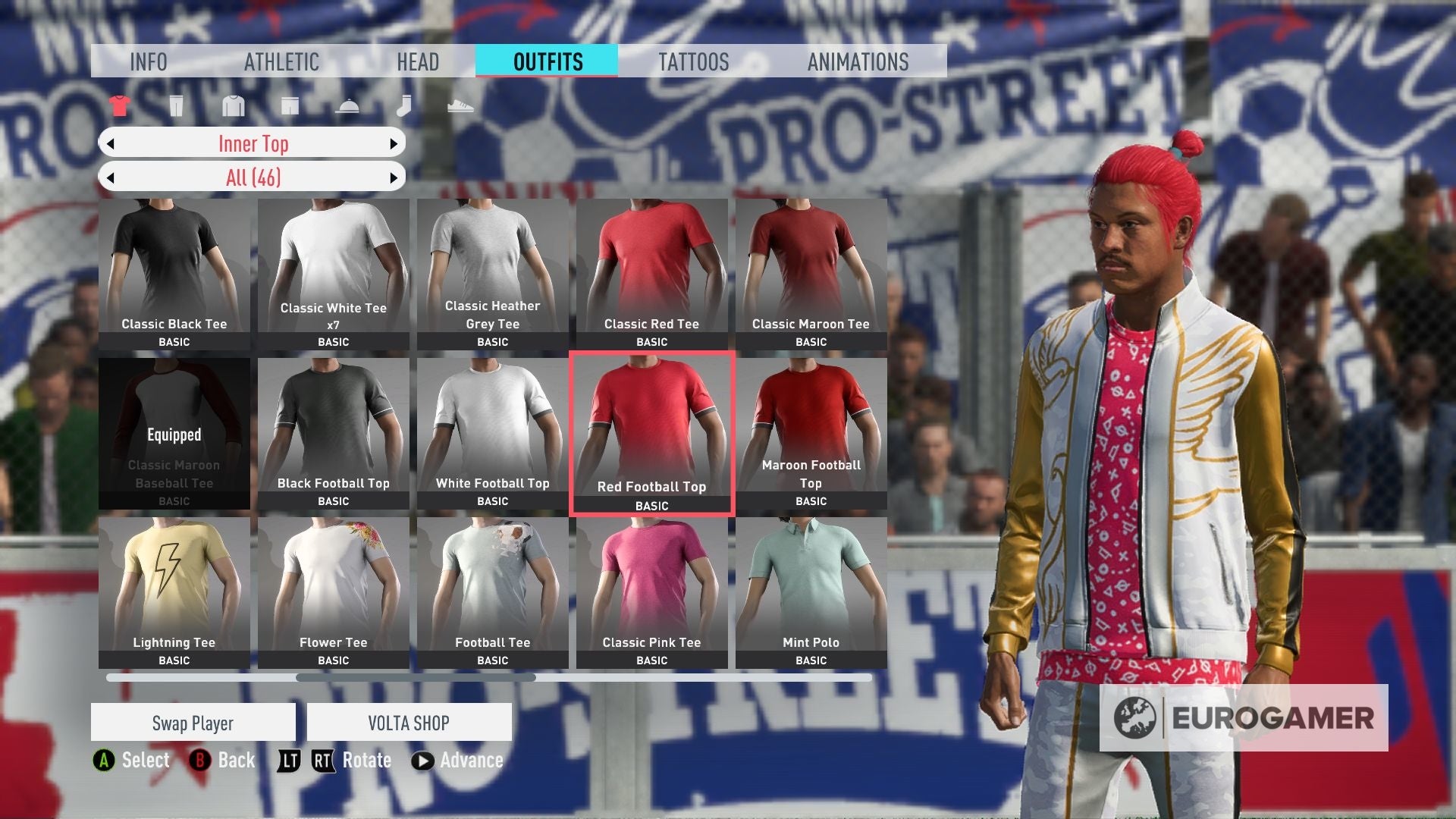
Task: Select the shoes category icon
Action: coord(461,106)
